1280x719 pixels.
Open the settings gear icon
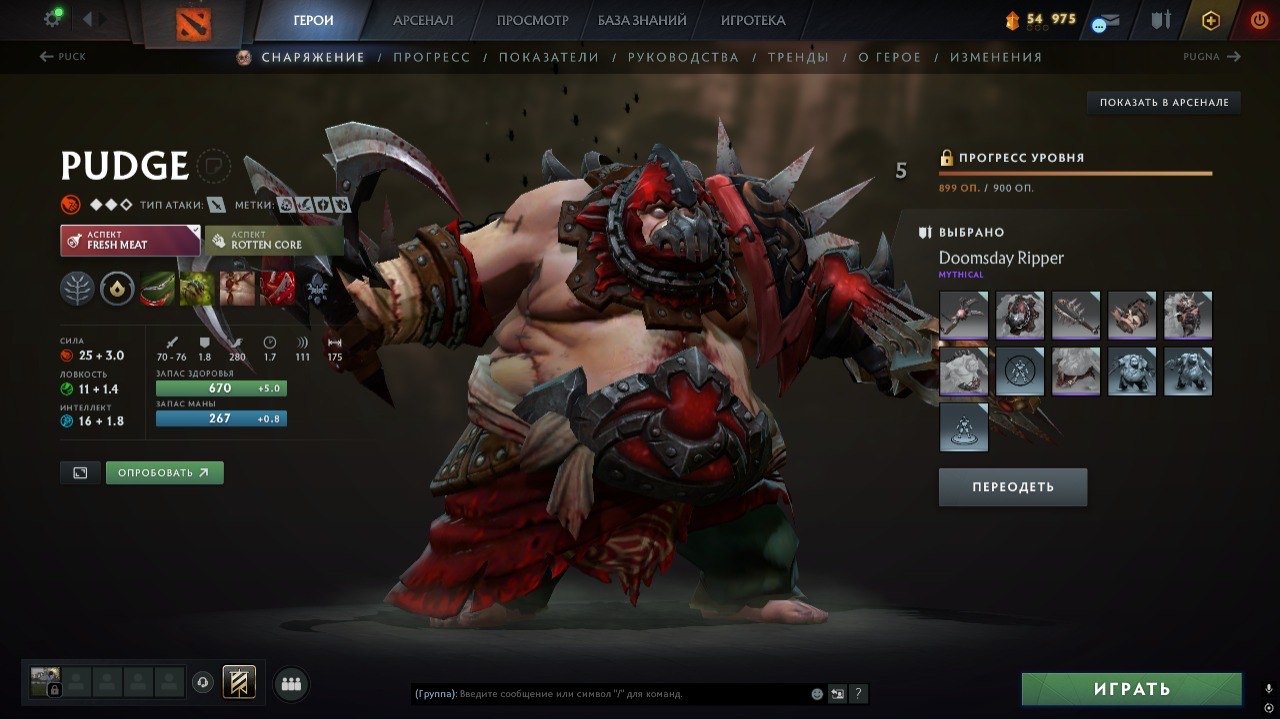click(x=52, y=18)
